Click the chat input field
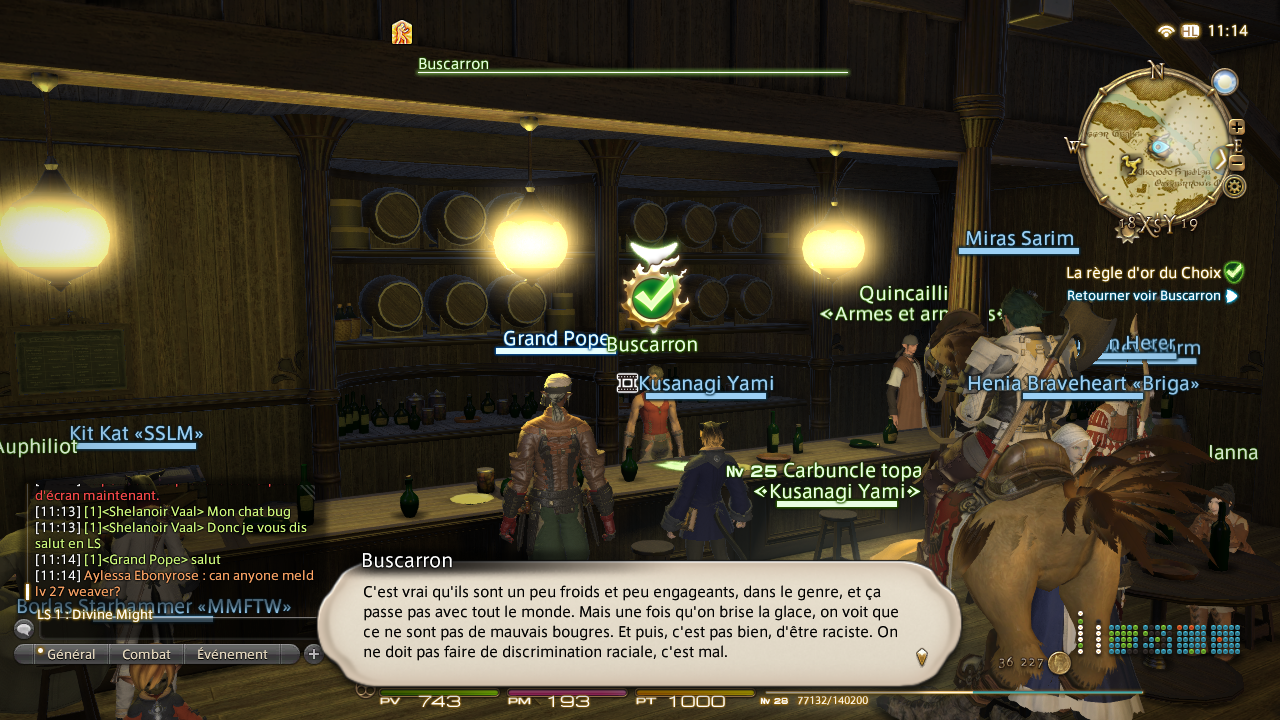Screen dimensions: 1280x720 [x=170, y=629]
